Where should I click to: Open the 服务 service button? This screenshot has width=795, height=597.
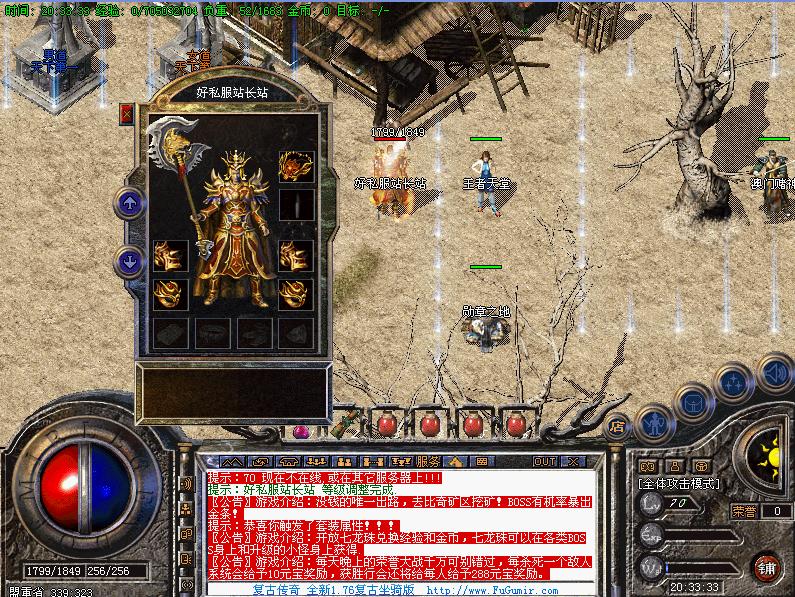coord(426,461)
